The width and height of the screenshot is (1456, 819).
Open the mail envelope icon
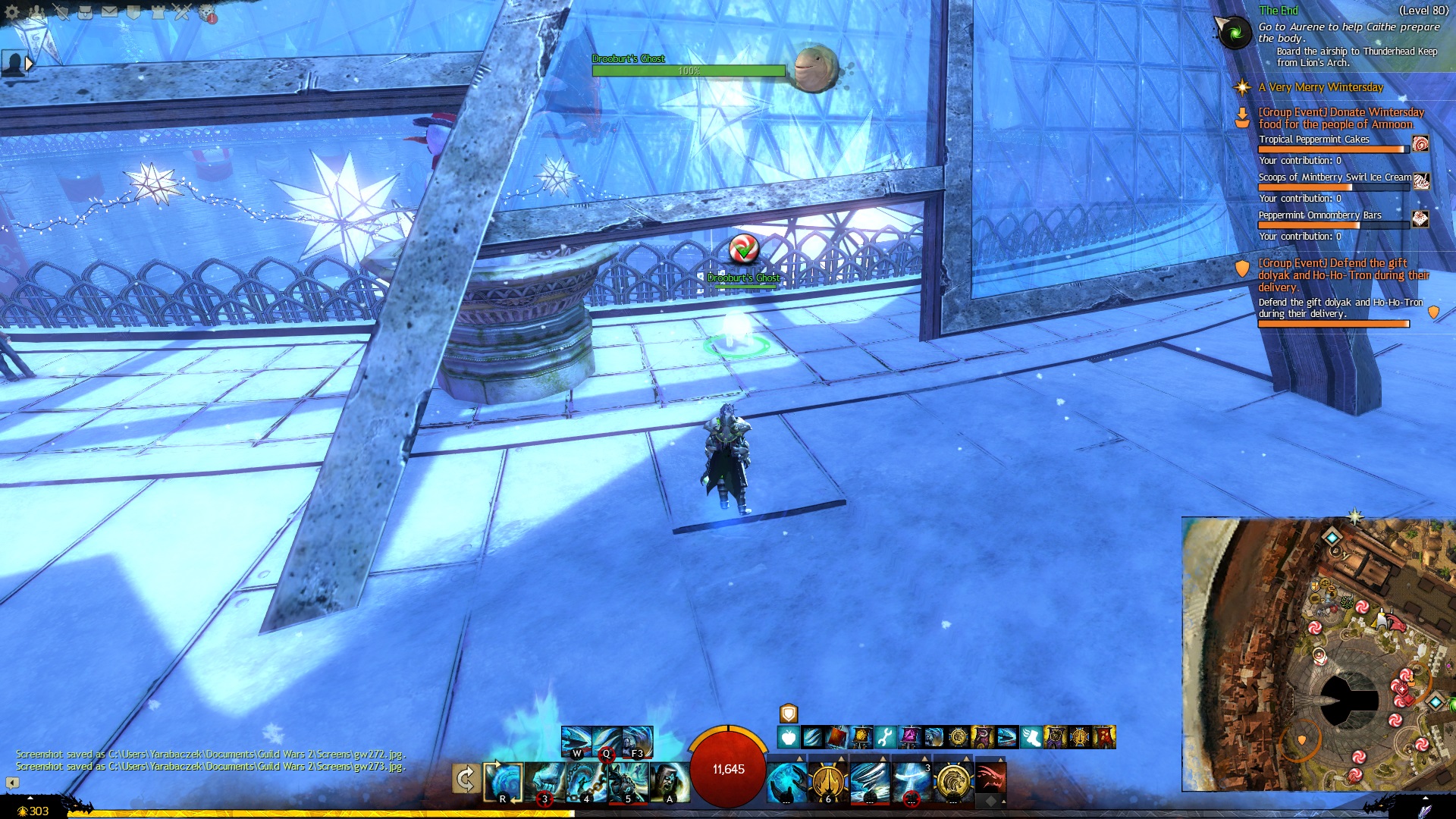pyautogui.click(x=109, y=12)
